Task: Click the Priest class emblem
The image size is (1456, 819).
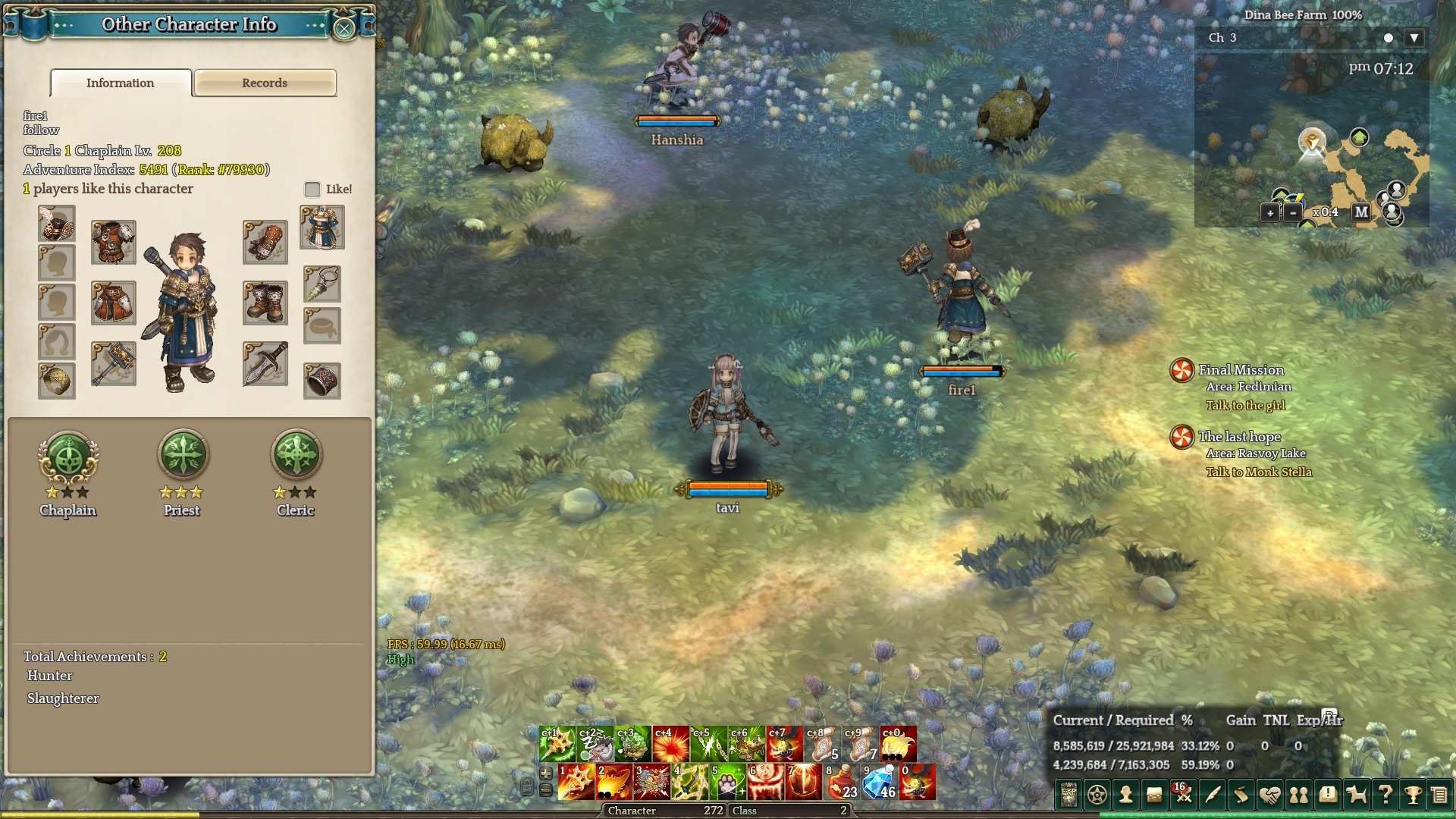Action: click(x=182, y=455)
